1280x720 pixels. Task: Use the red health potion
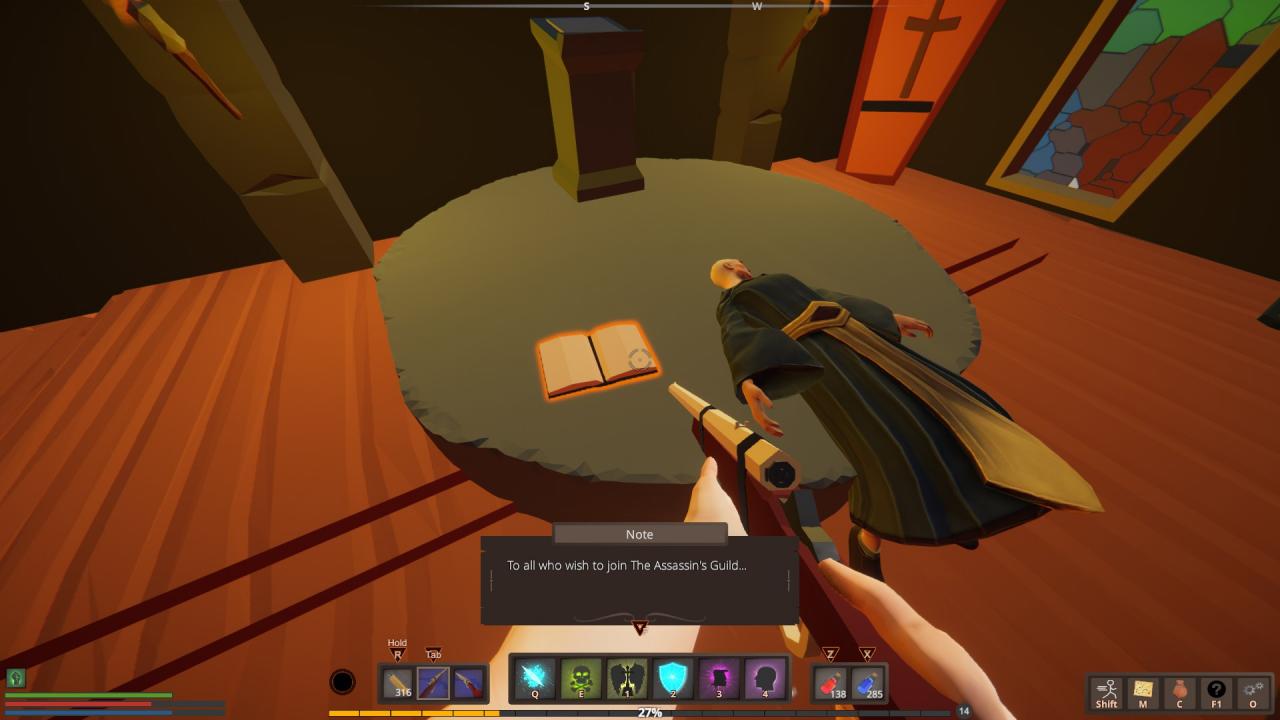coord(830,683)
